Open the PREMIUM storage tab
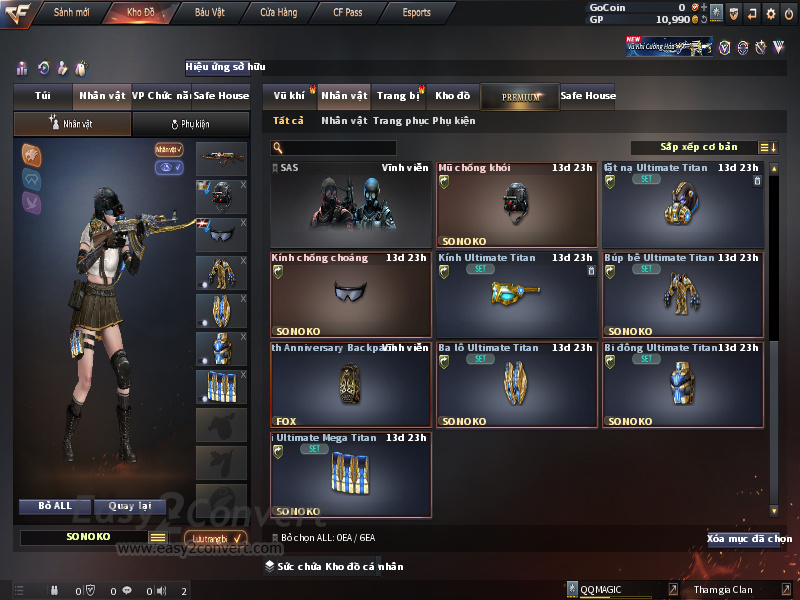Image resolution: width=800 pixels, height=600 pixels. [520, 97]
